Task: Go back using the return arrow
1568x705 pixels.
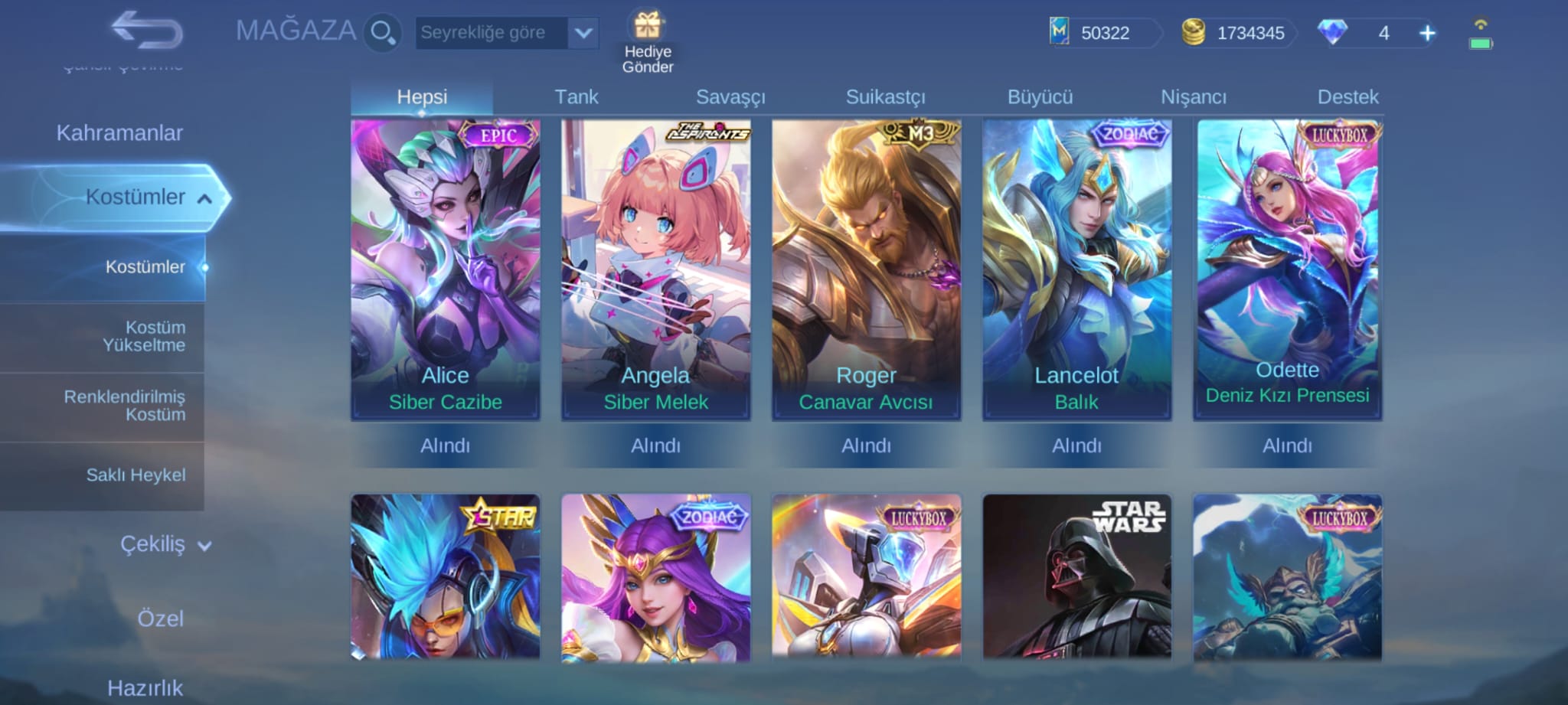Action: pos(146,31)
